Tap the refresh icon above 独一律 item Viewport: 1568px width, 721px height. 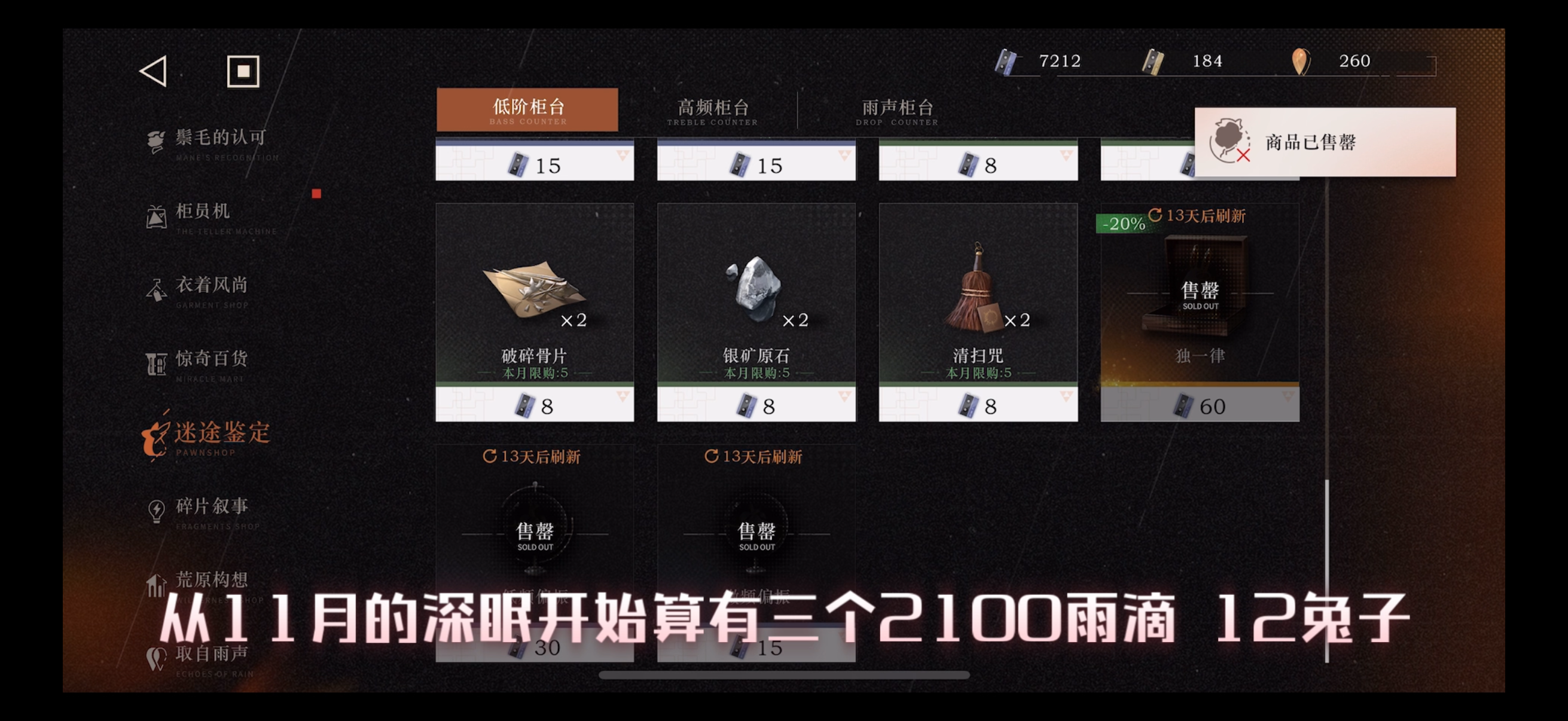[x=1155, y=215]
